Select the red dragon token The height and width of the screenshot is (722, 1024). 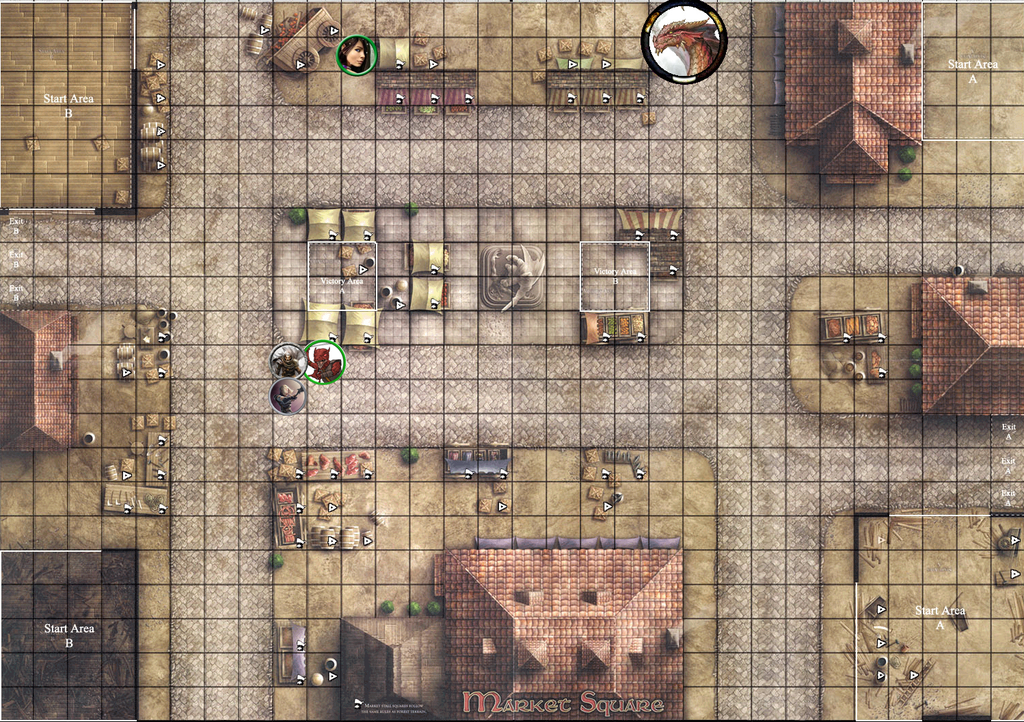[x=684, y=39]
